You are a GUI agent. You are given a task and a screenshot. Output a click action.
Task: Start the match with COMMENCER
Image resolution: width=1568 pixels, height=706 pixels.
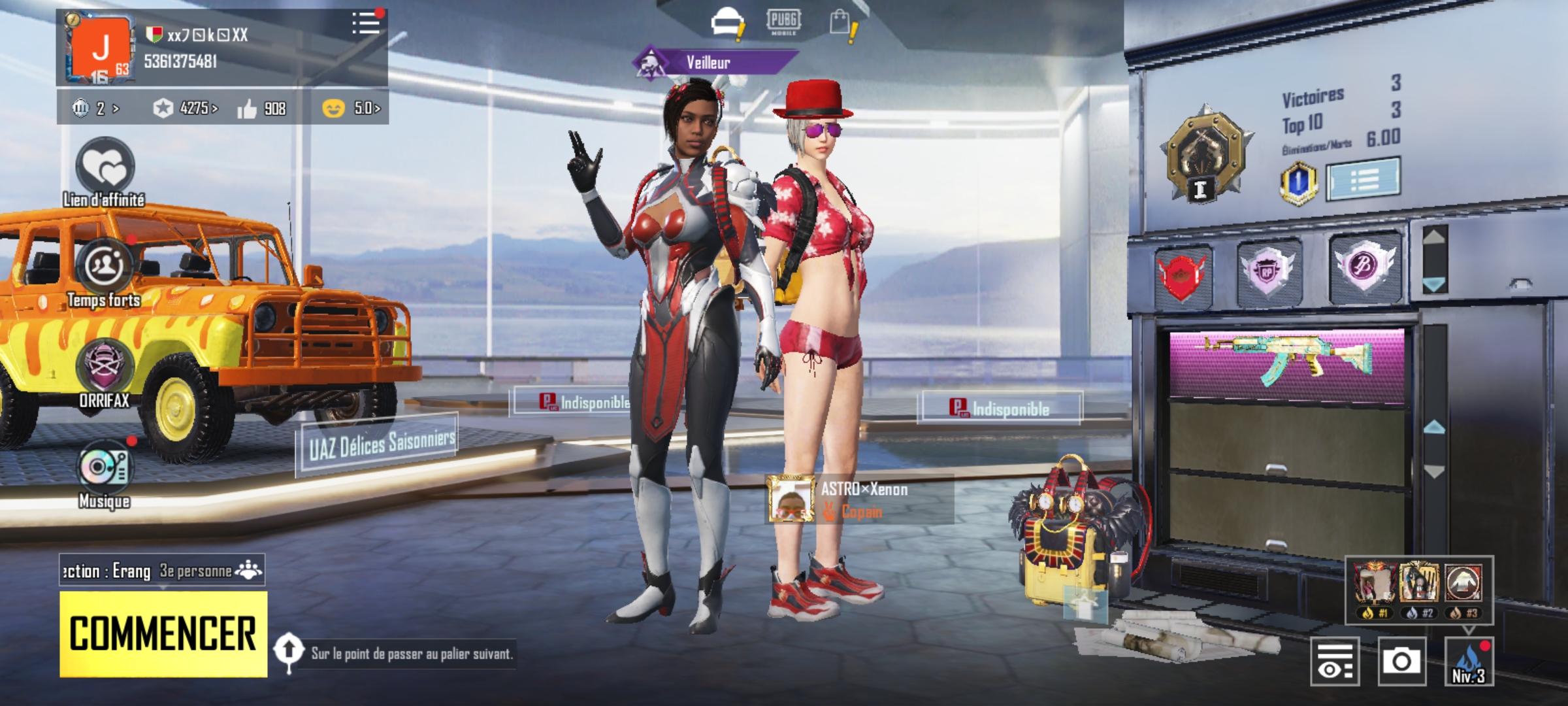click(163, 633)
